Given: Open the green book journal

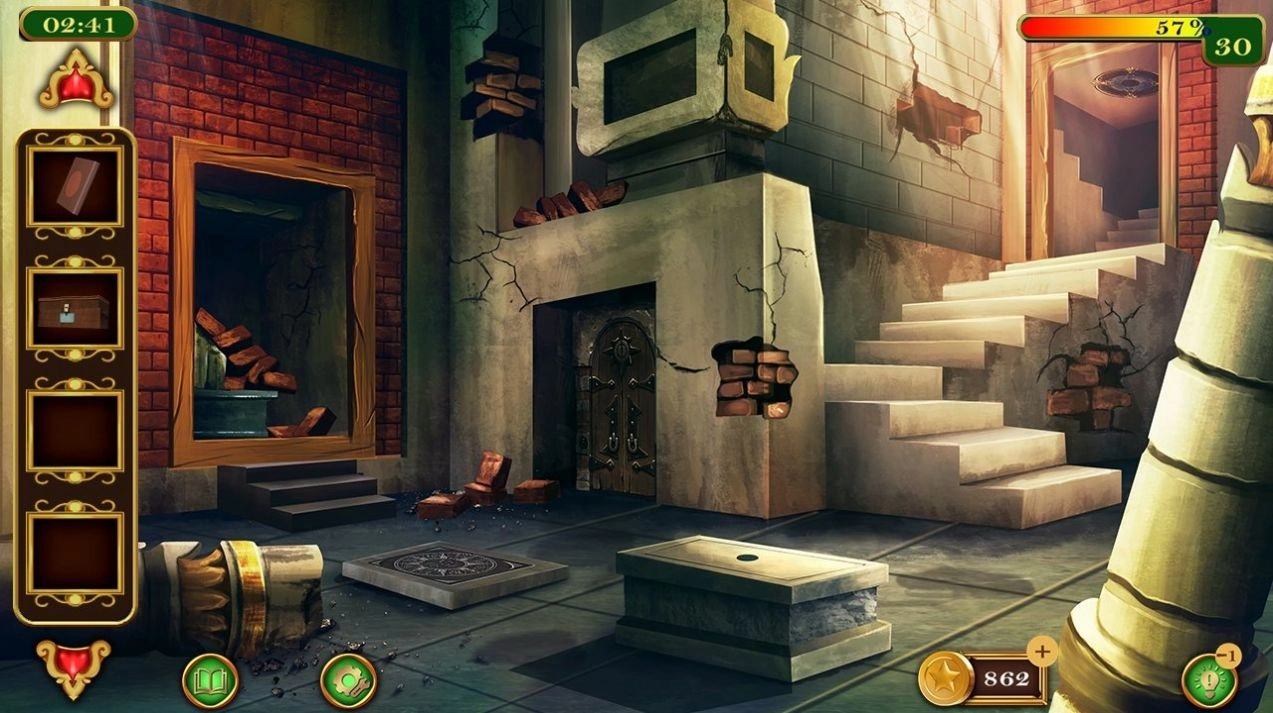Looking at the screenshot, I should pyautogui.click(x=210, y=681).
